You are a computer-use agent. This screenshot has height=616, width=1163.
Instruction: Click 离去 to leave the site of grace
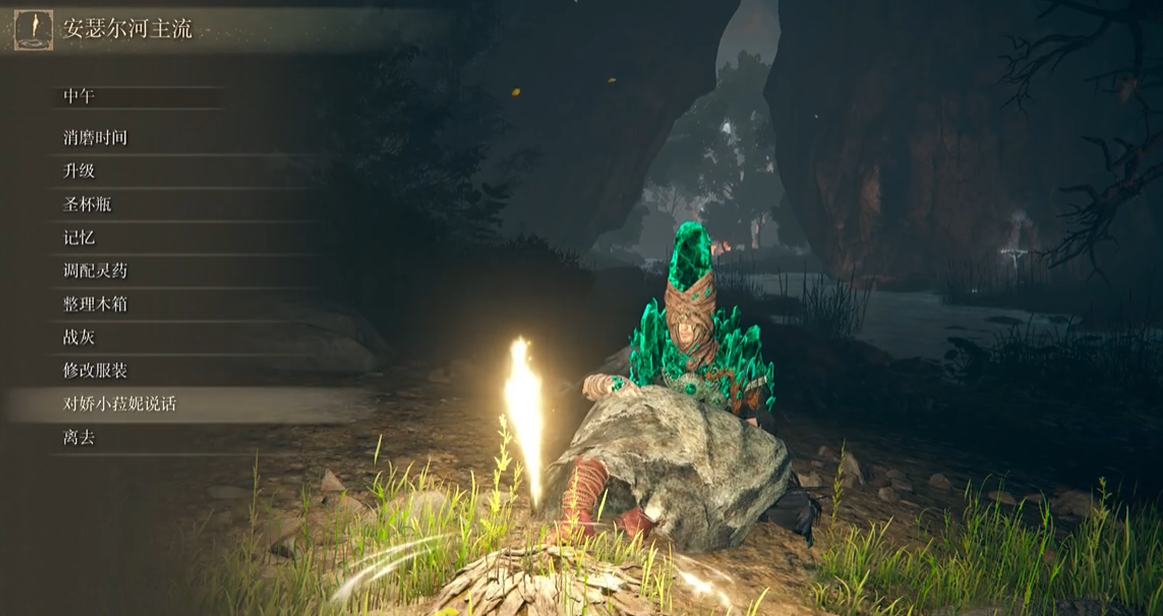[79, 437]
